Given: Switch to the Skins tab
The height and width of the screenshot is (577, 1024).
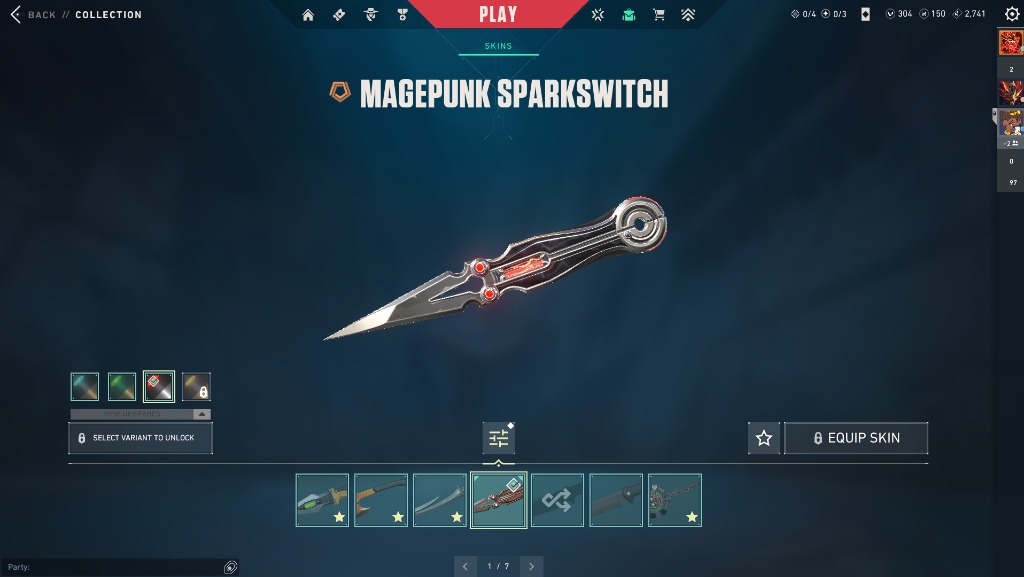Looking at the screenshot, I should point(498,46).
